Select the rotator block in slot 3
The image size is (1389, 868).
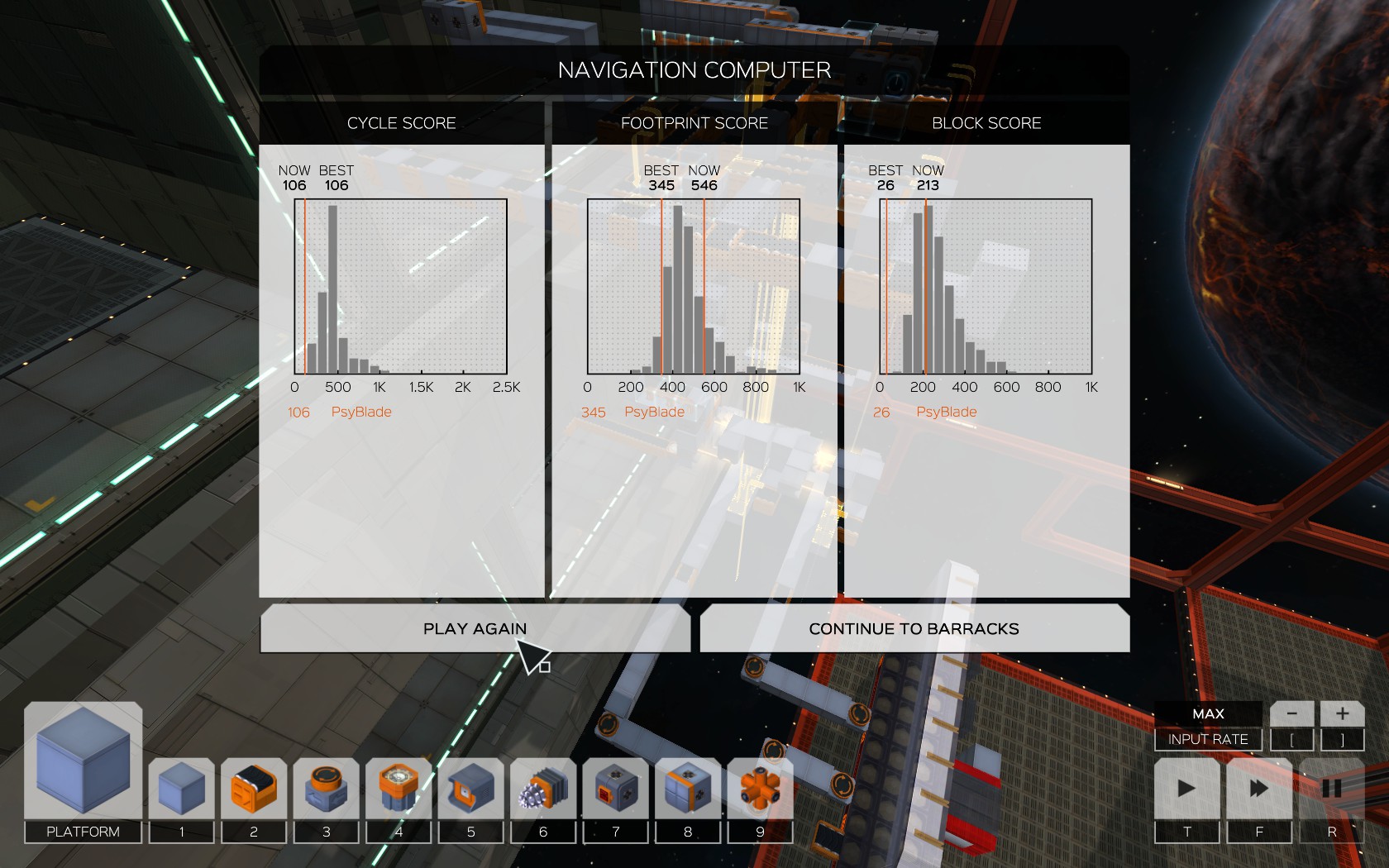point(326,789)
